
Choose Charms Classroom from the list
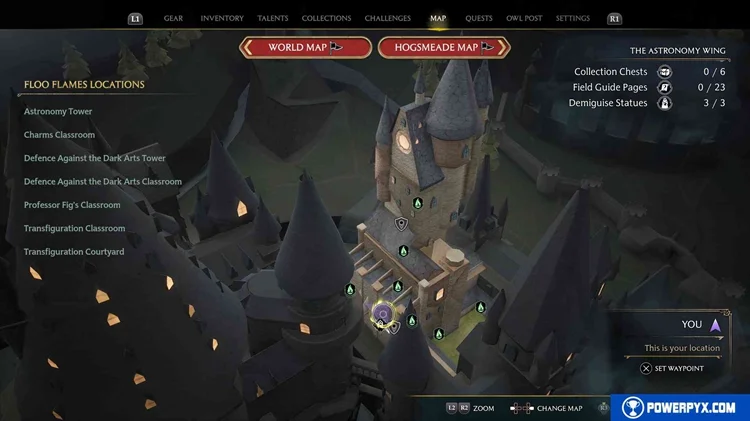pyautogui.click(x=60, y=135)
